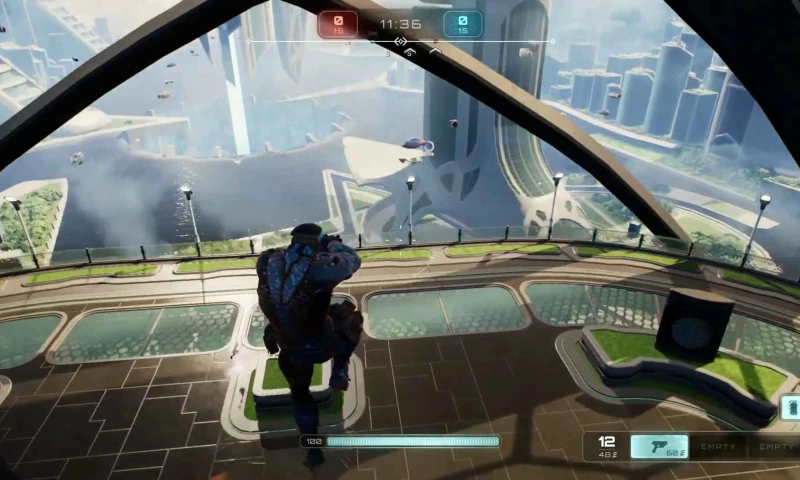Select the equipped pistol weapon slot
Screen dimensions: 800x480
click(x=659, y=446)
